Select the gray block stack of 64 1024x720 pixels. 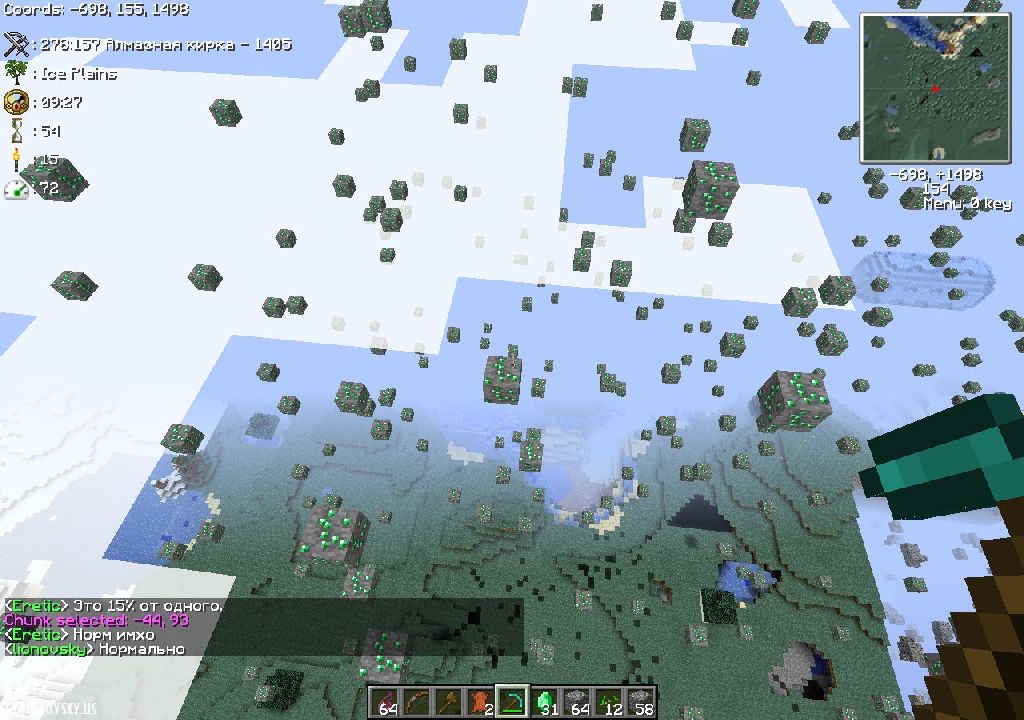pyautogui.click(x=577, y=702)
